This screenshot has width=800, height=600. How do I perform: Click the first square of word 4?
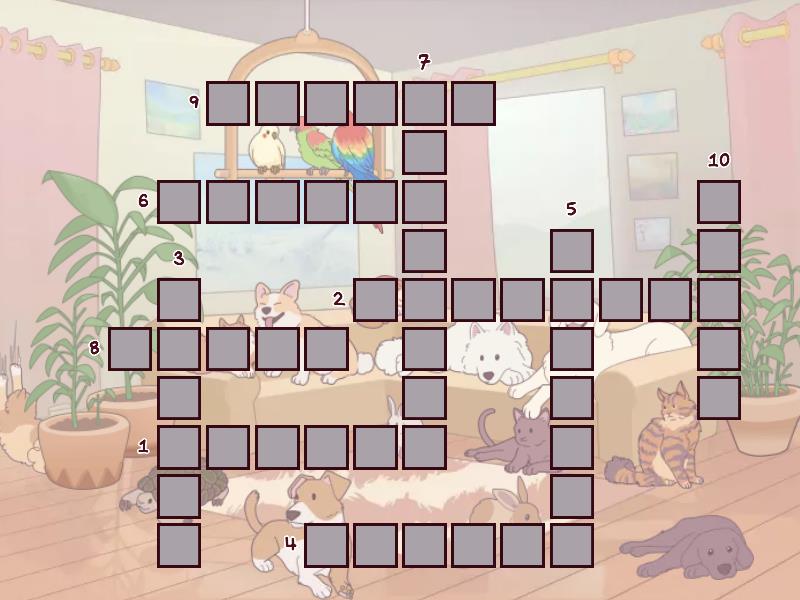326,544
